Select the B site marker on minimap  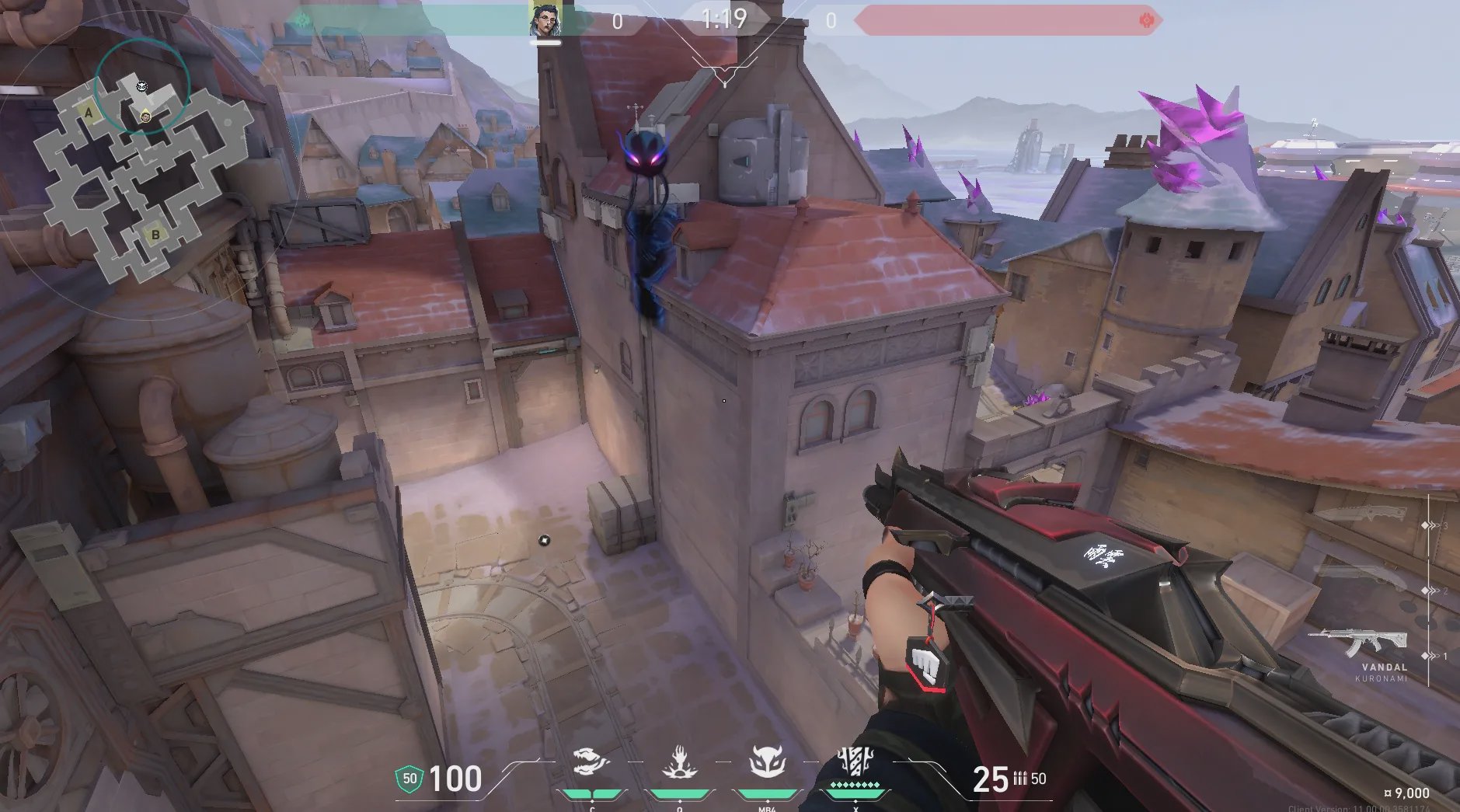pyautogui.click(x=155, y=234)
